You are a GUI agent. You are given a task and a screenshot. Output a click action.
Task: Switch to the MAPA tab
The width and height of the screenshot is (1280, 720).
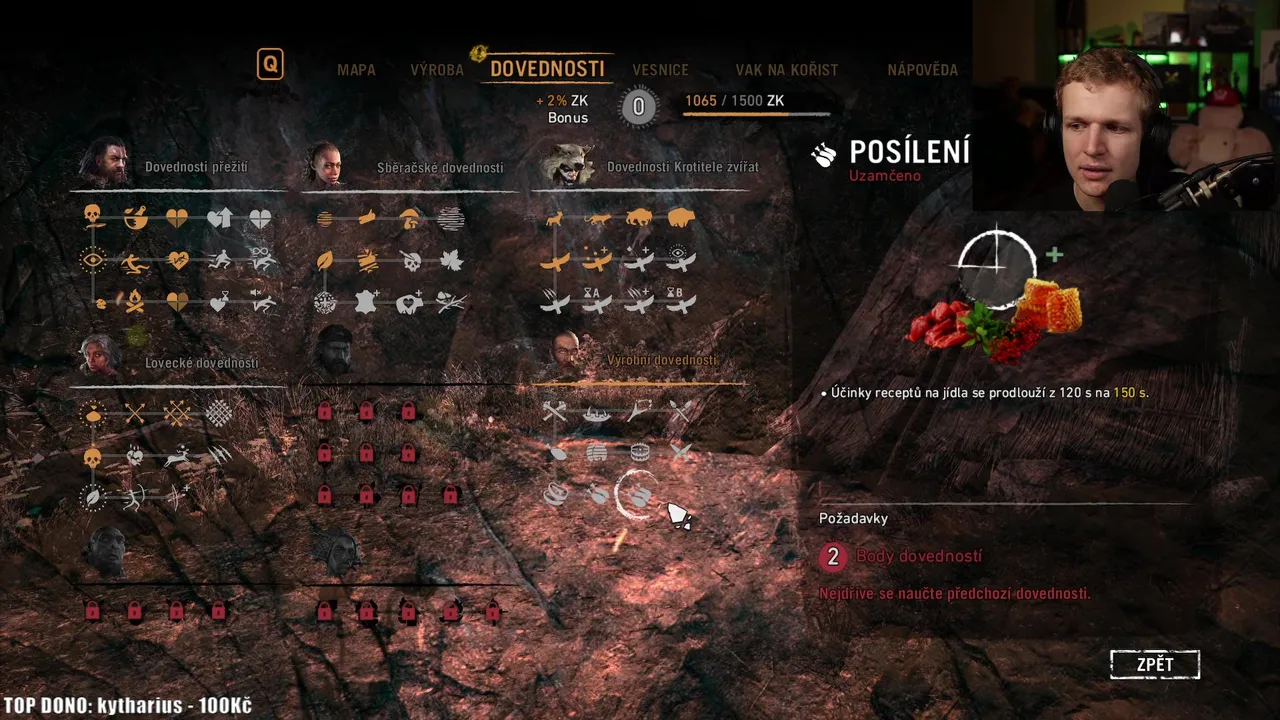click(x=356, y=70)
